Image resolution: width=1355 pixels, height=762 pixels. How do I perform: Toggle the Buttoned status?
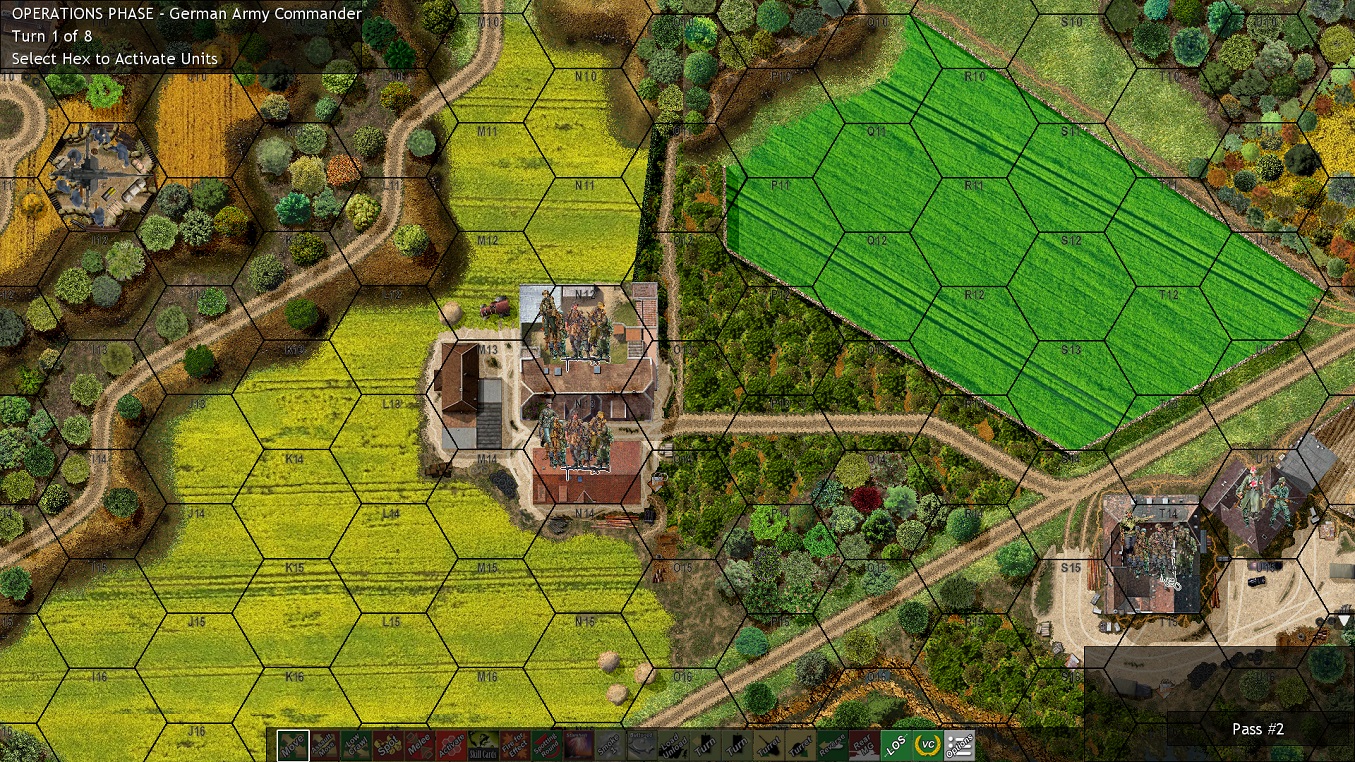(x=640, y=745)
